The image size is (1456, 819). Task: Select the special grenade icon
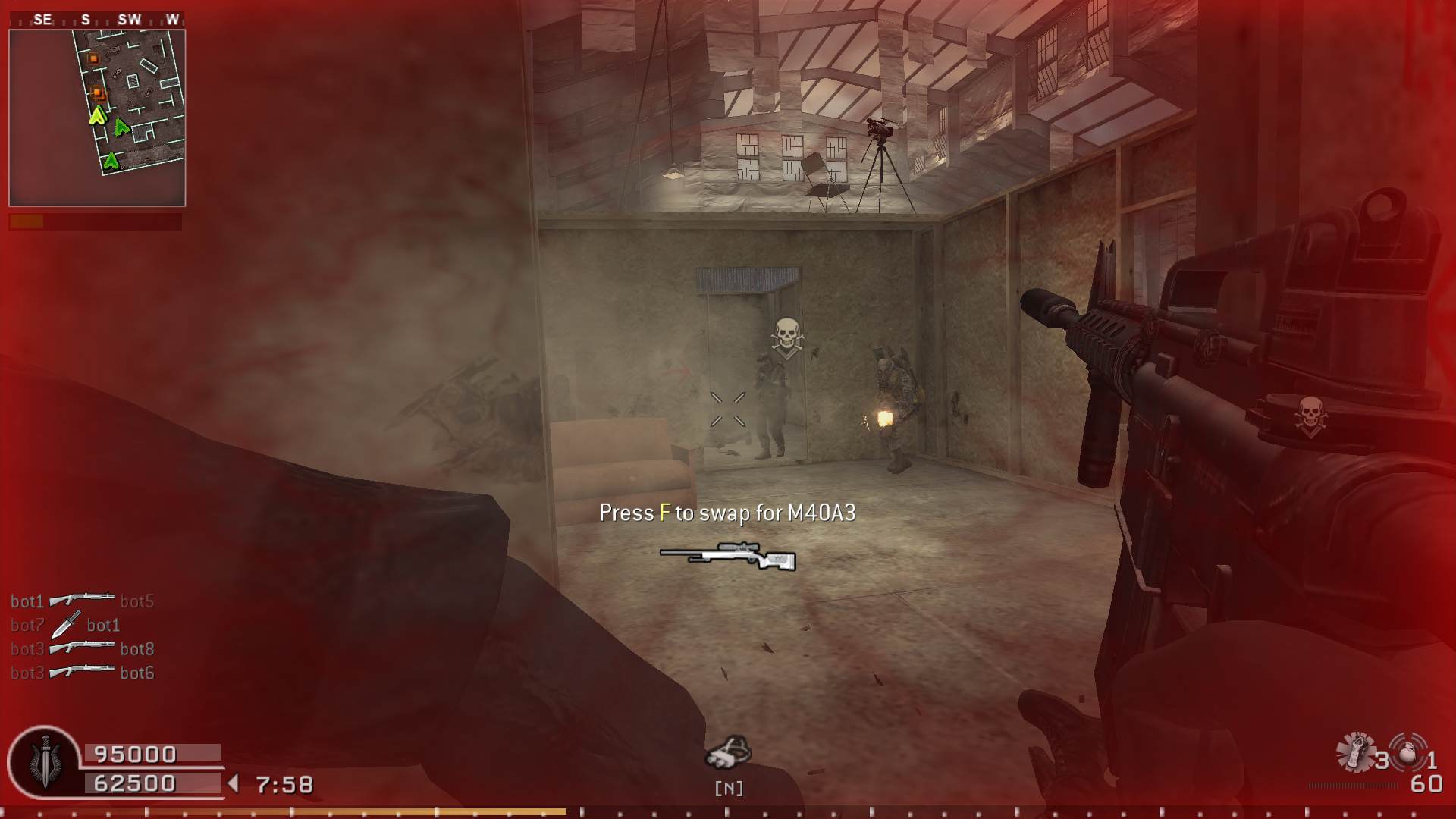pos(1355,752)
